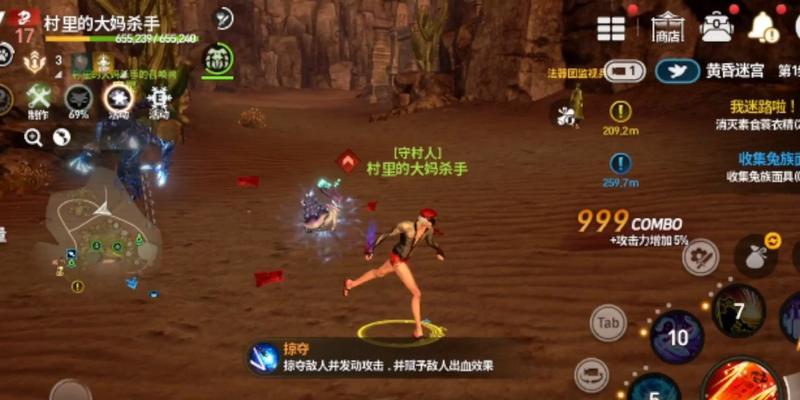
Task: Tap the Tab target-switch button
Action: click(x=608, y=323)
